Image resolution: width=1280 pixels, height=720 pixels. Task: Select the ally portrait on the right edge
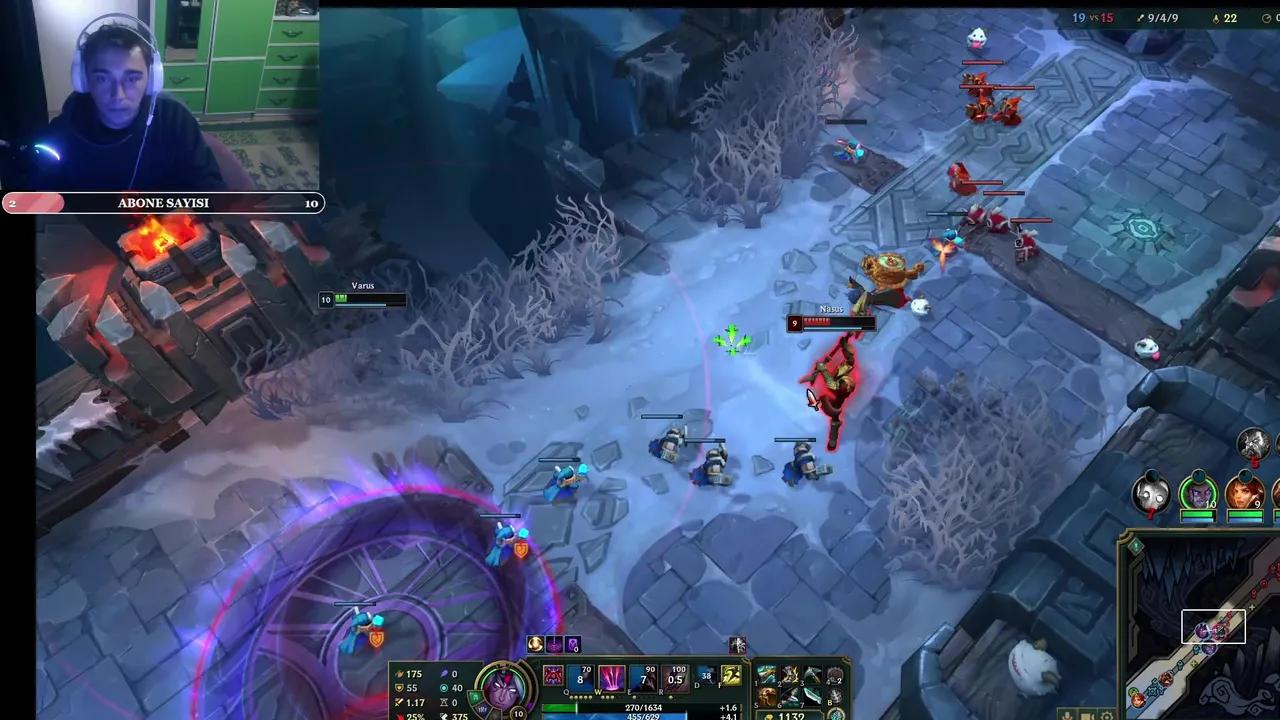click(x=1245, y=491)
